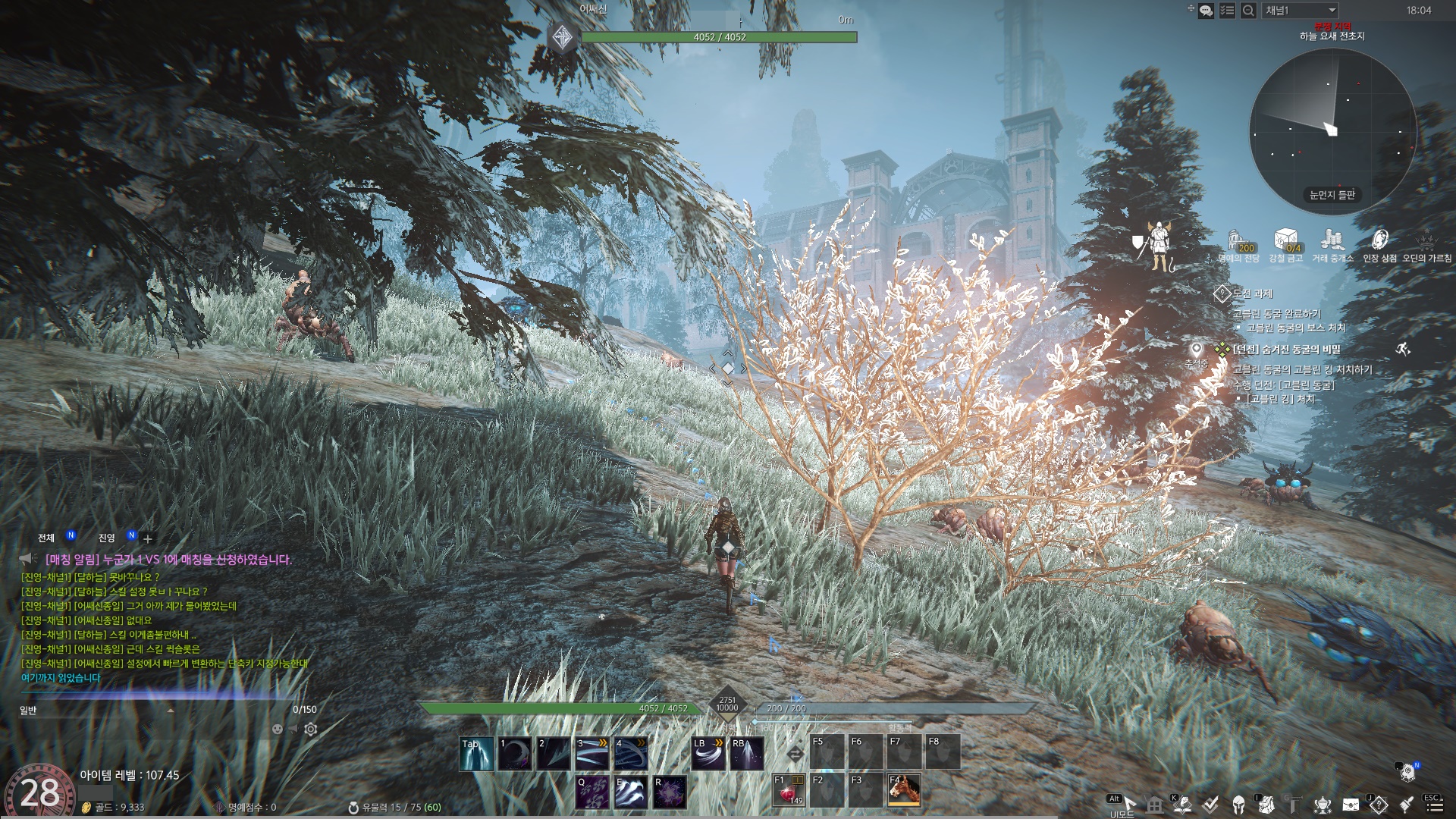
Task: Switch to the 진영 chat tab
Action: (106, 538)
